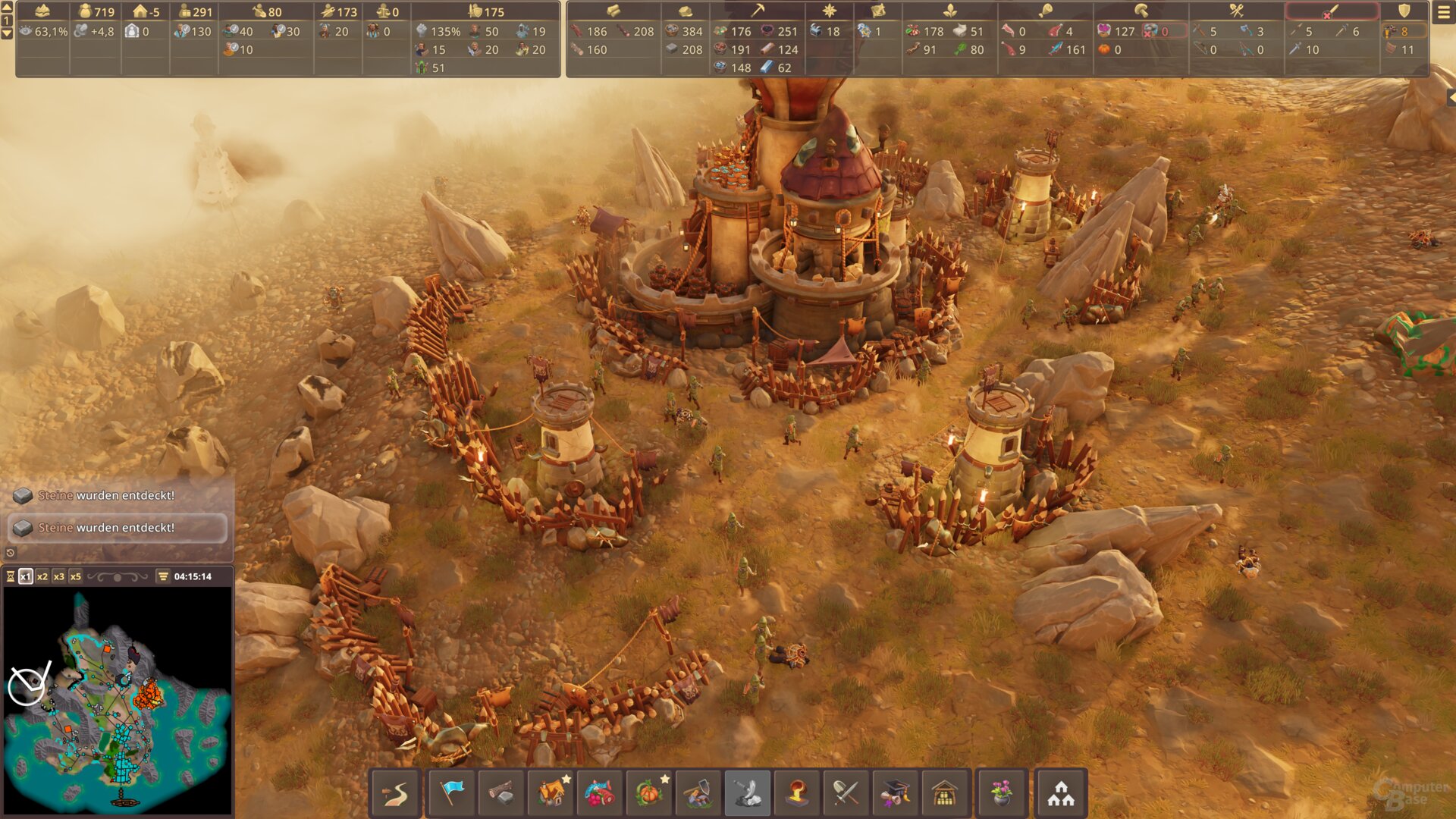Open the hamburger main menu
Viewport: 1456px width, 819px height.
(x=1443, y=12)
